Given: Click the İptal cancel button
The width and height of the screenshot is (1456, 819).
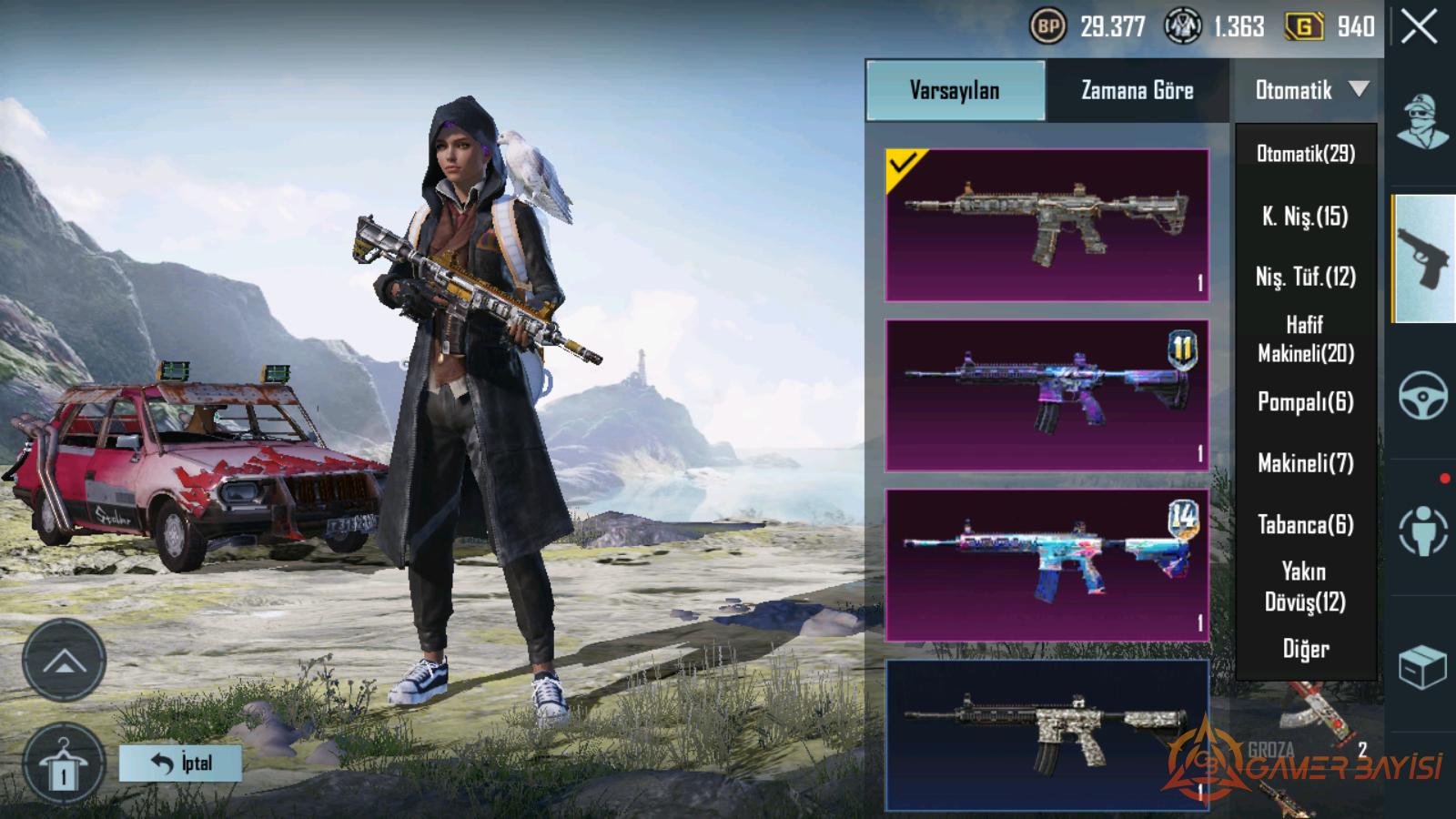Looking at the screenshot, I should click(180, 763).
